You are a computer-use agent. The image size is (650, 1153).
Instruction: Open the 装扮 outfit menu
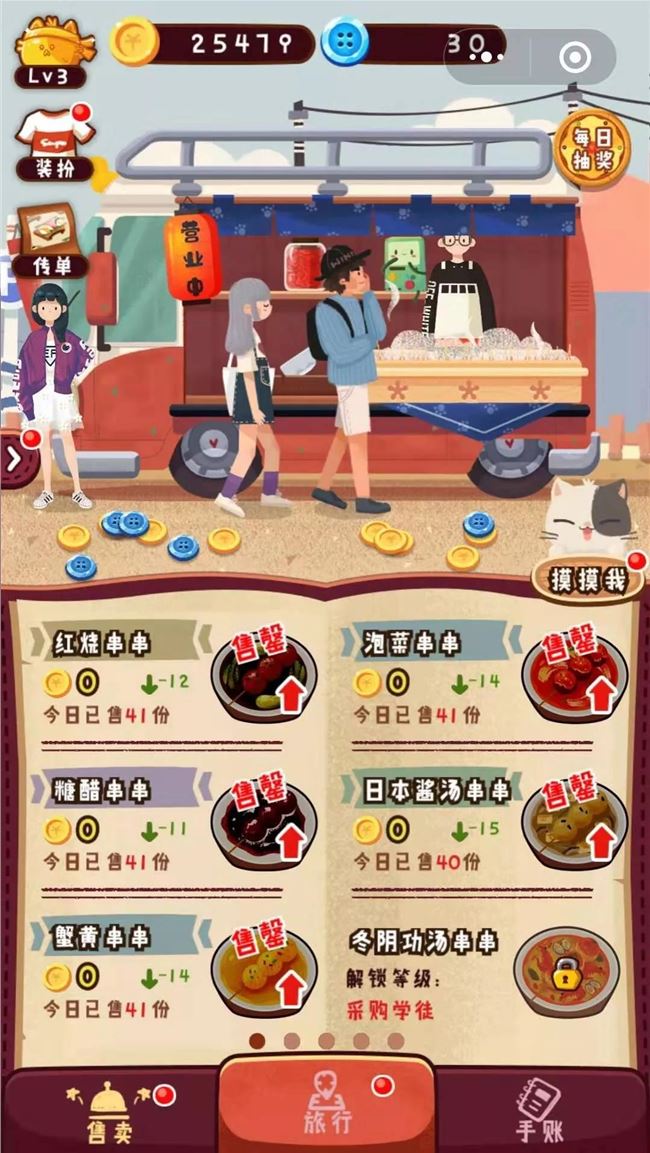pyautogui.click(x=55, y=145)
